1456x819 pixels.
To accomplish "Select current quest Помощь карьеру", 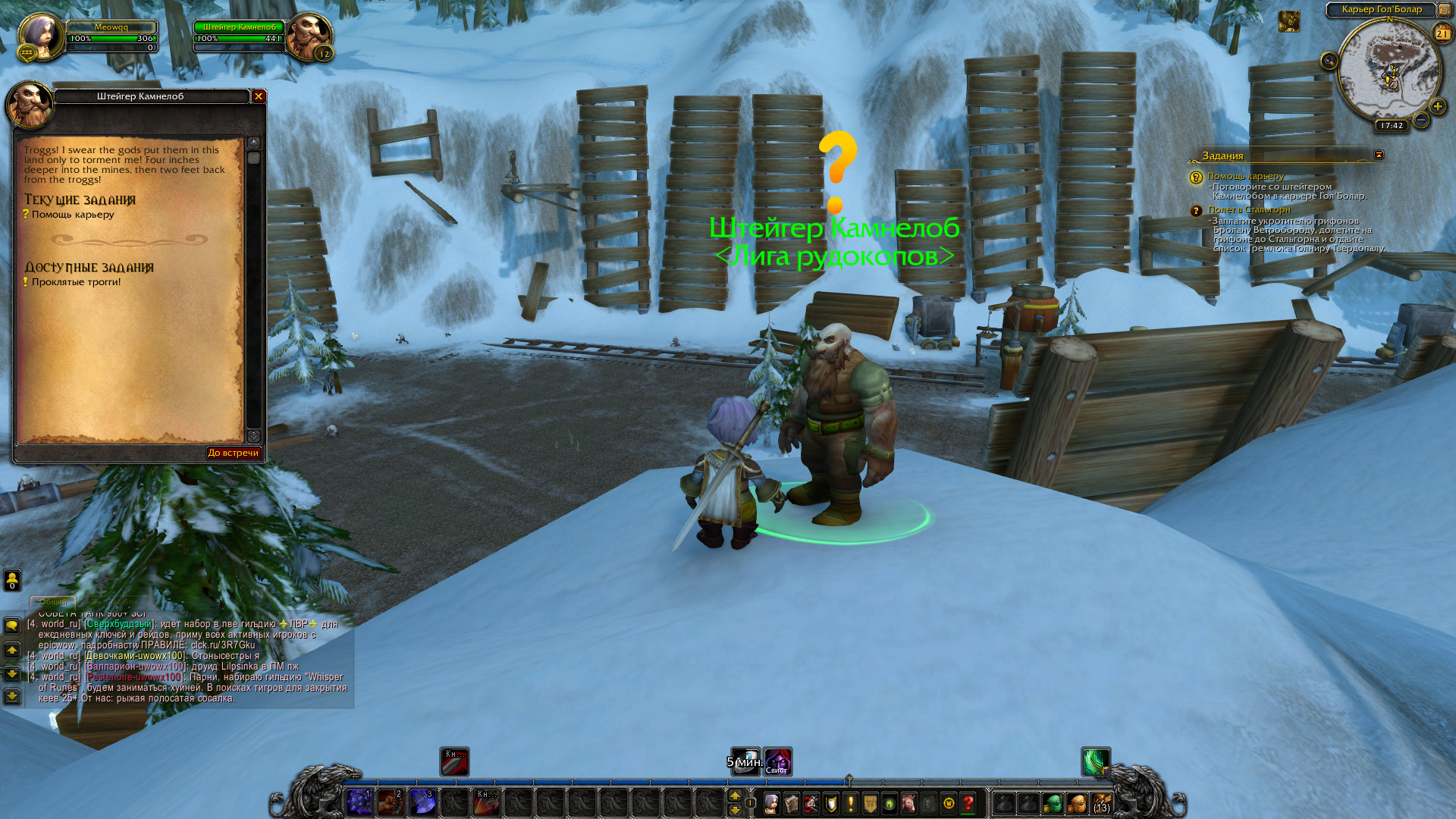I will point(73,215).
